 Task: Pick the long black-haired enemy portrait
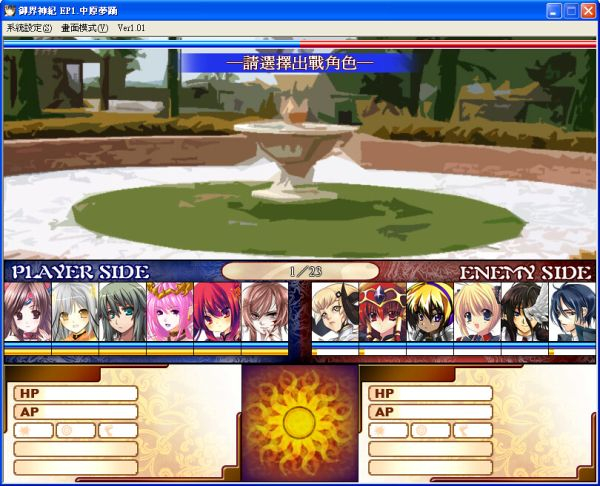coord(524,312)
